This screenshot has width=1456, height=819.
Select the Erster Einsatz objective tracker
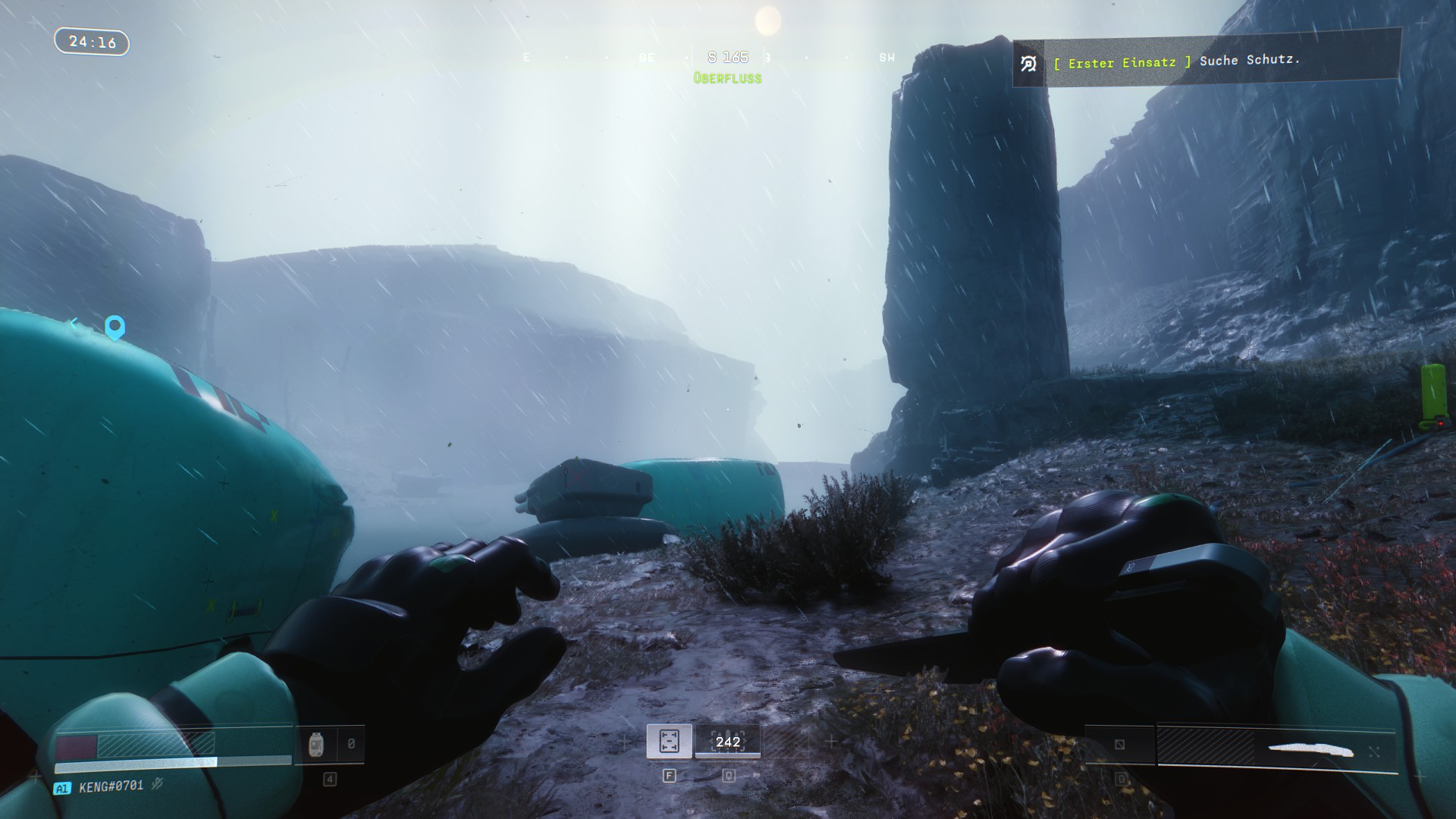(1206, 61)
